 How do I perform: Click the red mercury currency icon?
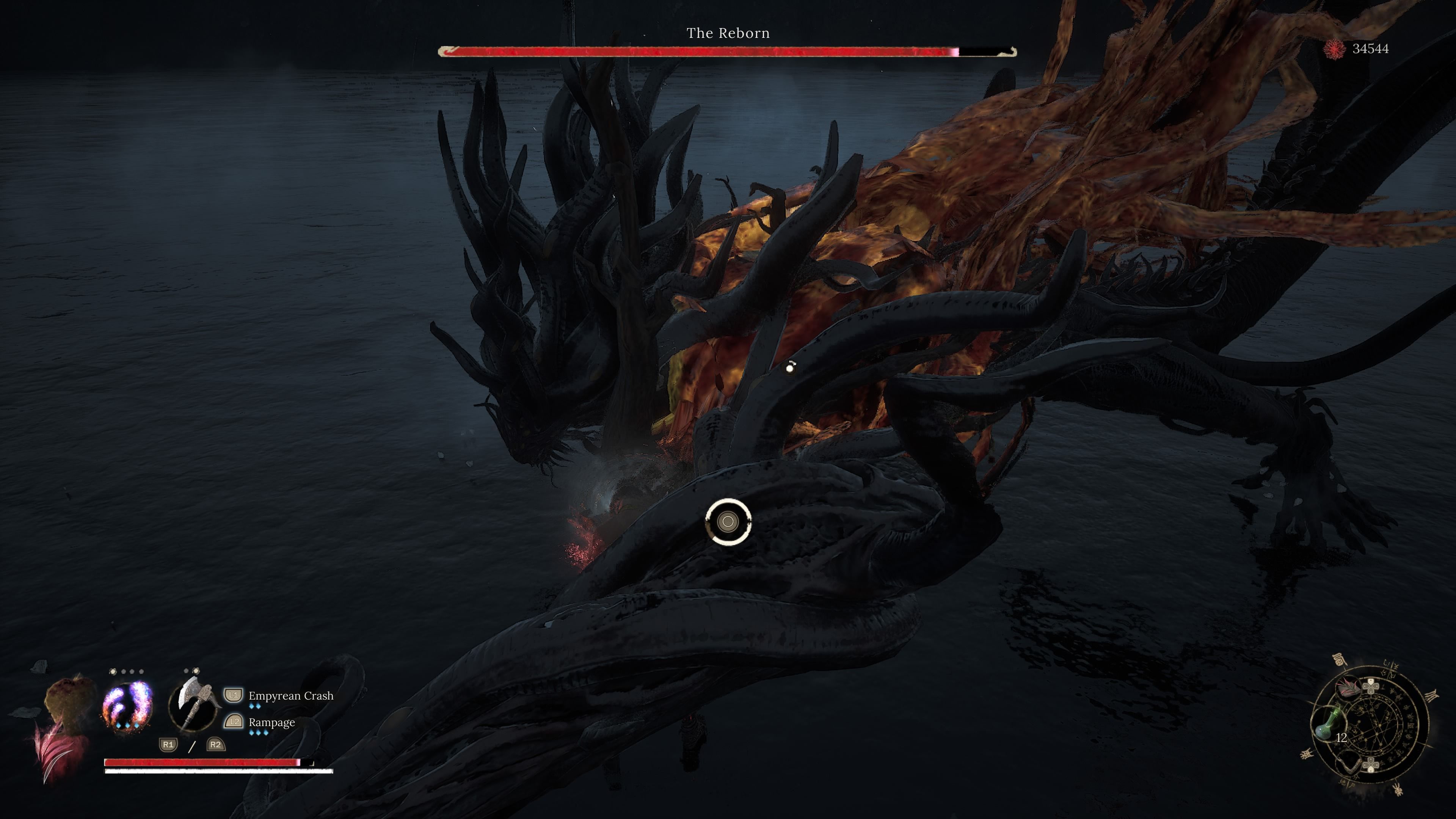pyautogui.click(x=1335, y=49)
